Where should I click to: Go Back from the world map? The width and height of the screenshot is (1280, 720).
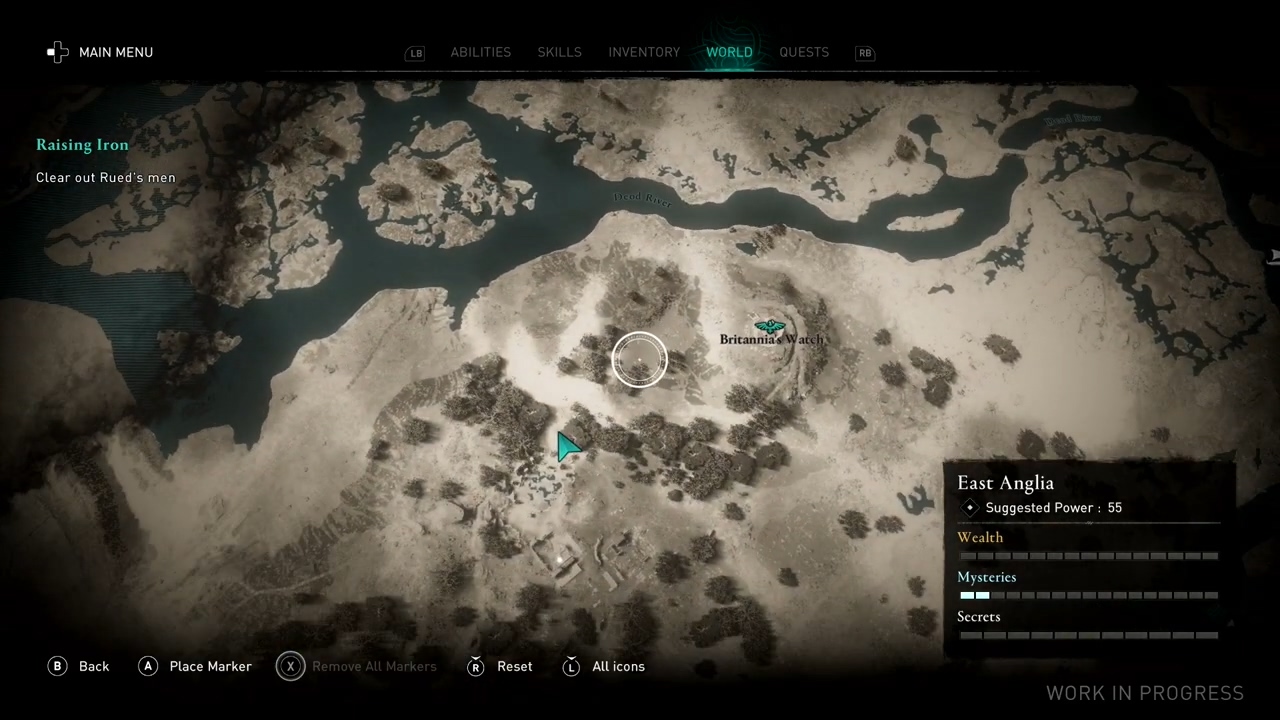(x=79, y=666)
